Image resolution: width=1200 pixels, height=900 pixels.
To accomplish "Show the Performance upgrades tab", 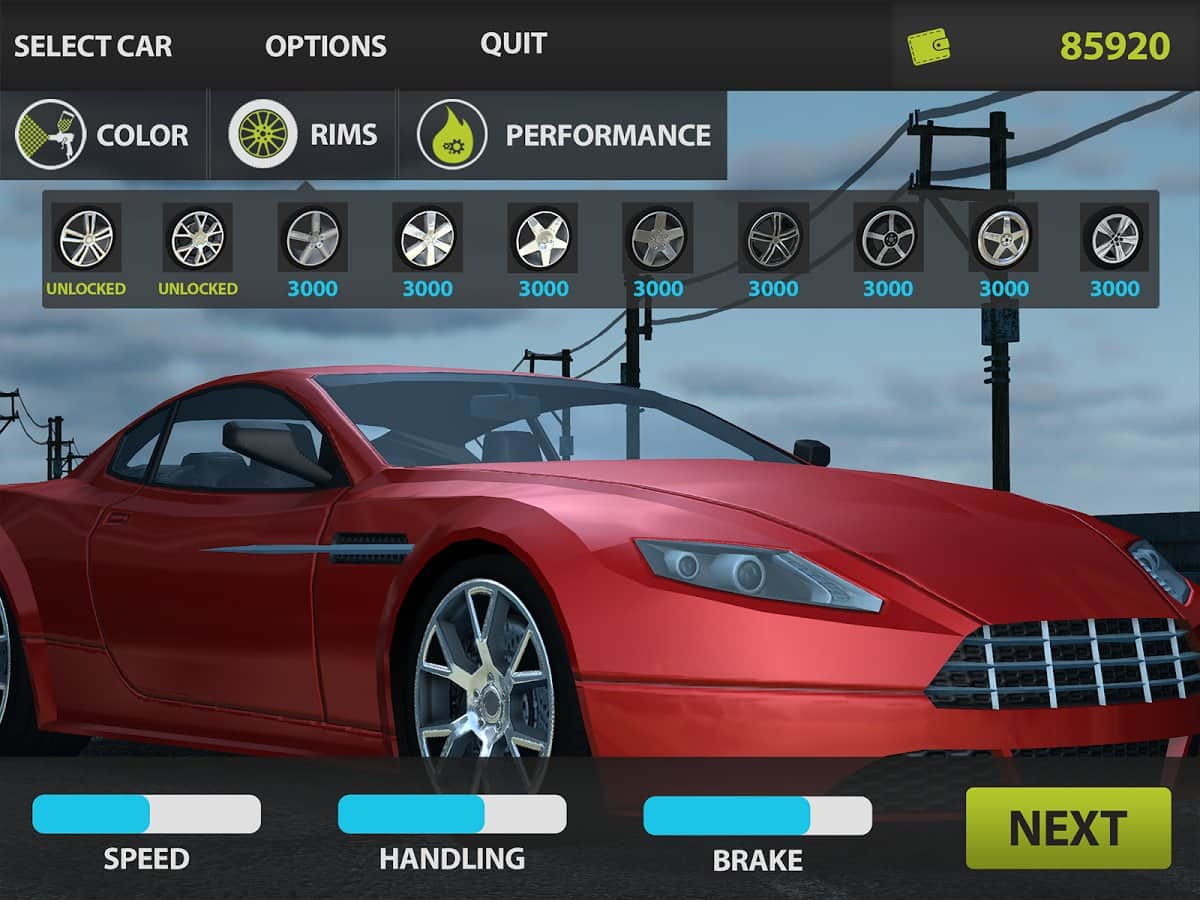I will [x=564, y=135].
